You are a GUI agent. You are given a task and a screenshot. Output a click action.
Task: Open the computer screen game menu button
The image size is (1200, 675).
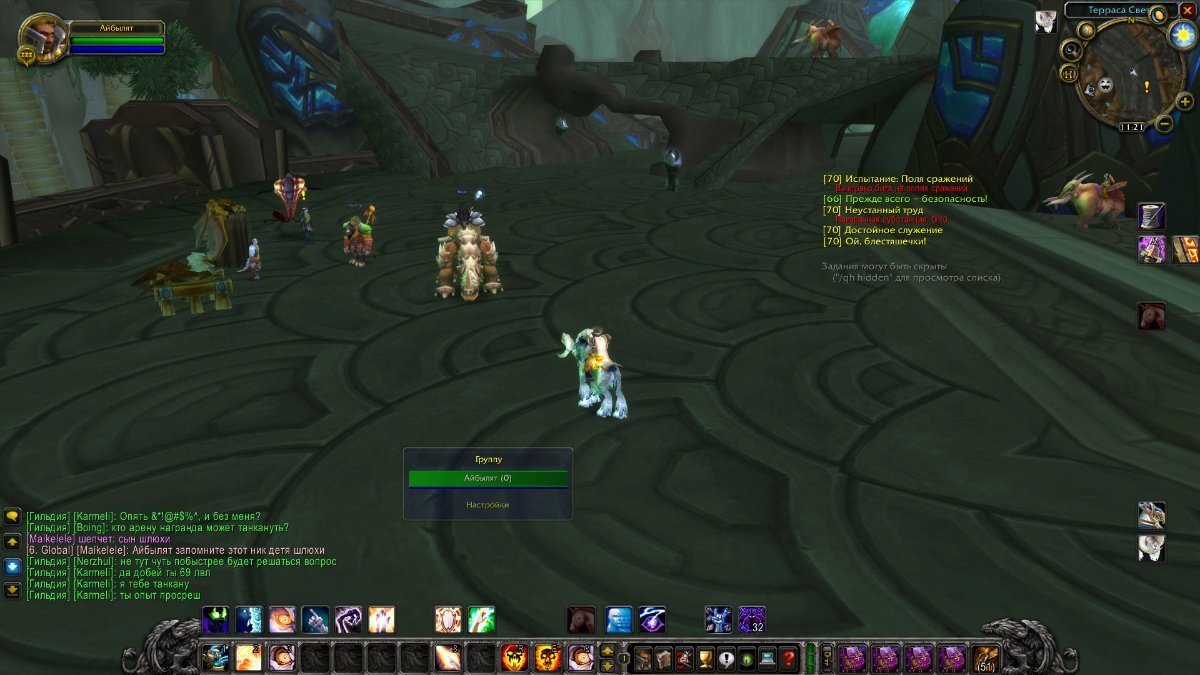coord(768,658)
